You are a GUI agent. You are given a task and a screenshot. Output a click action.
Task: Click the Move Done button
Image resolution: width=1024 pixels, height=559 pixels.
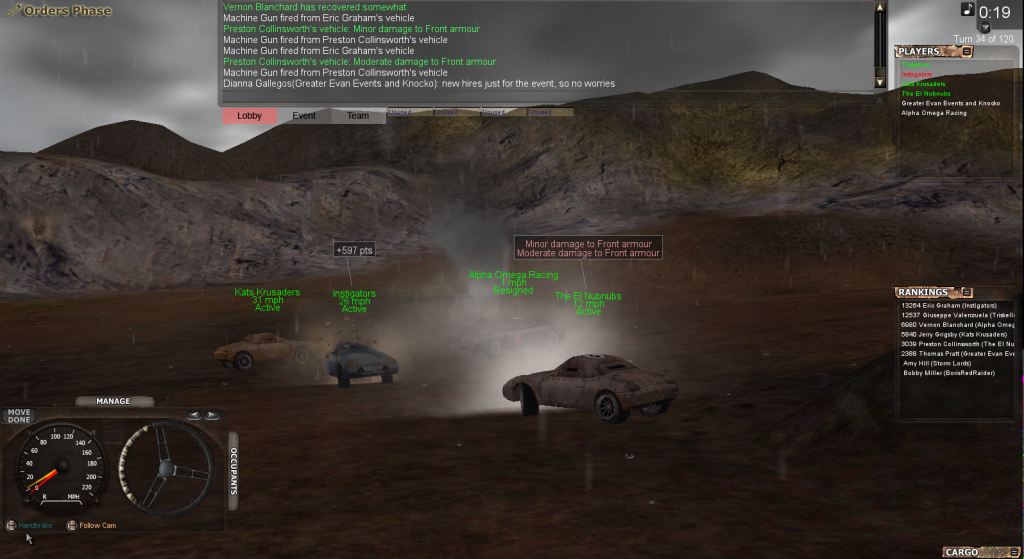[x=19, y=416]
